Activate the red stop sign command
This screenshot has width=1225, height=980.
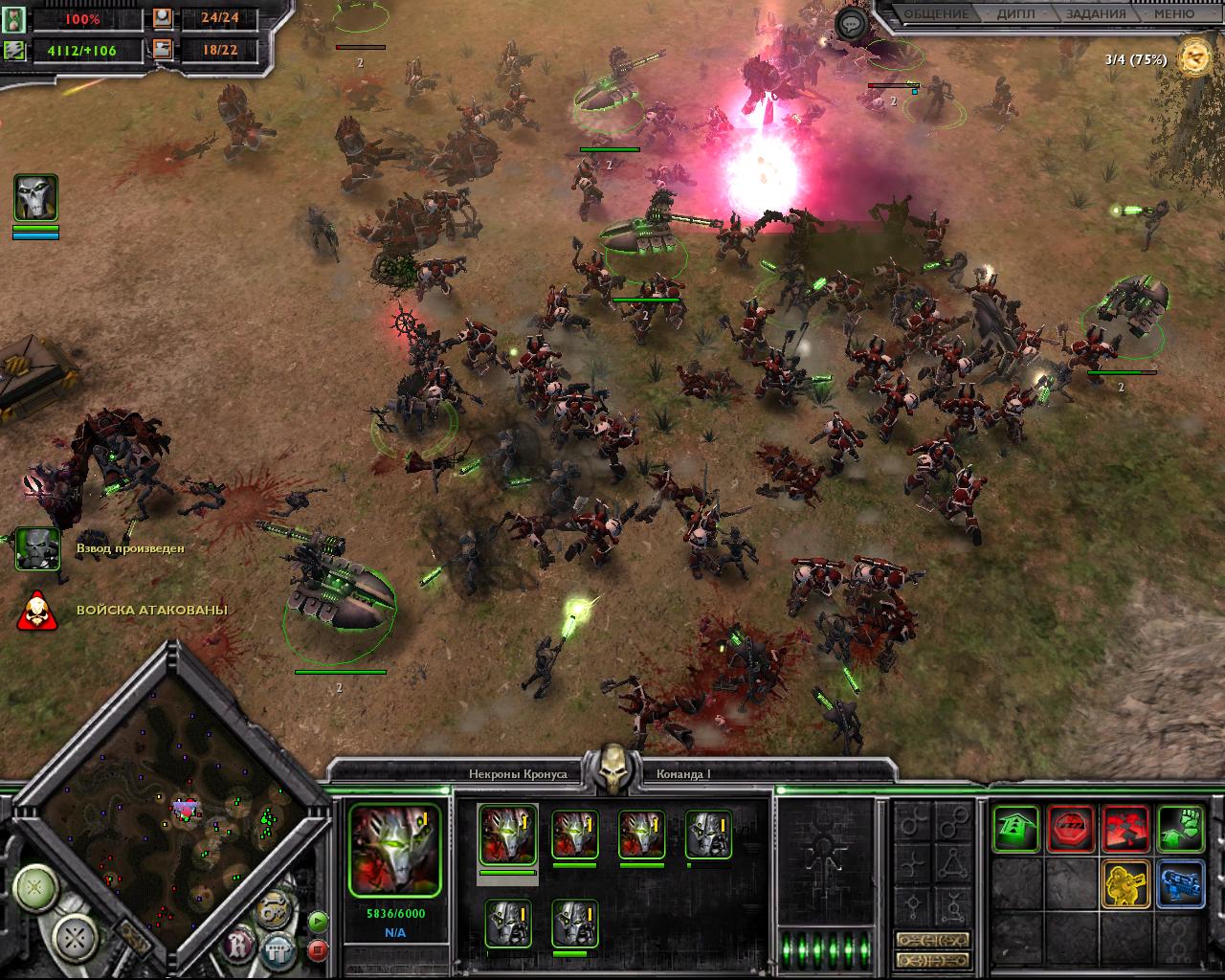pos(1071,829)
